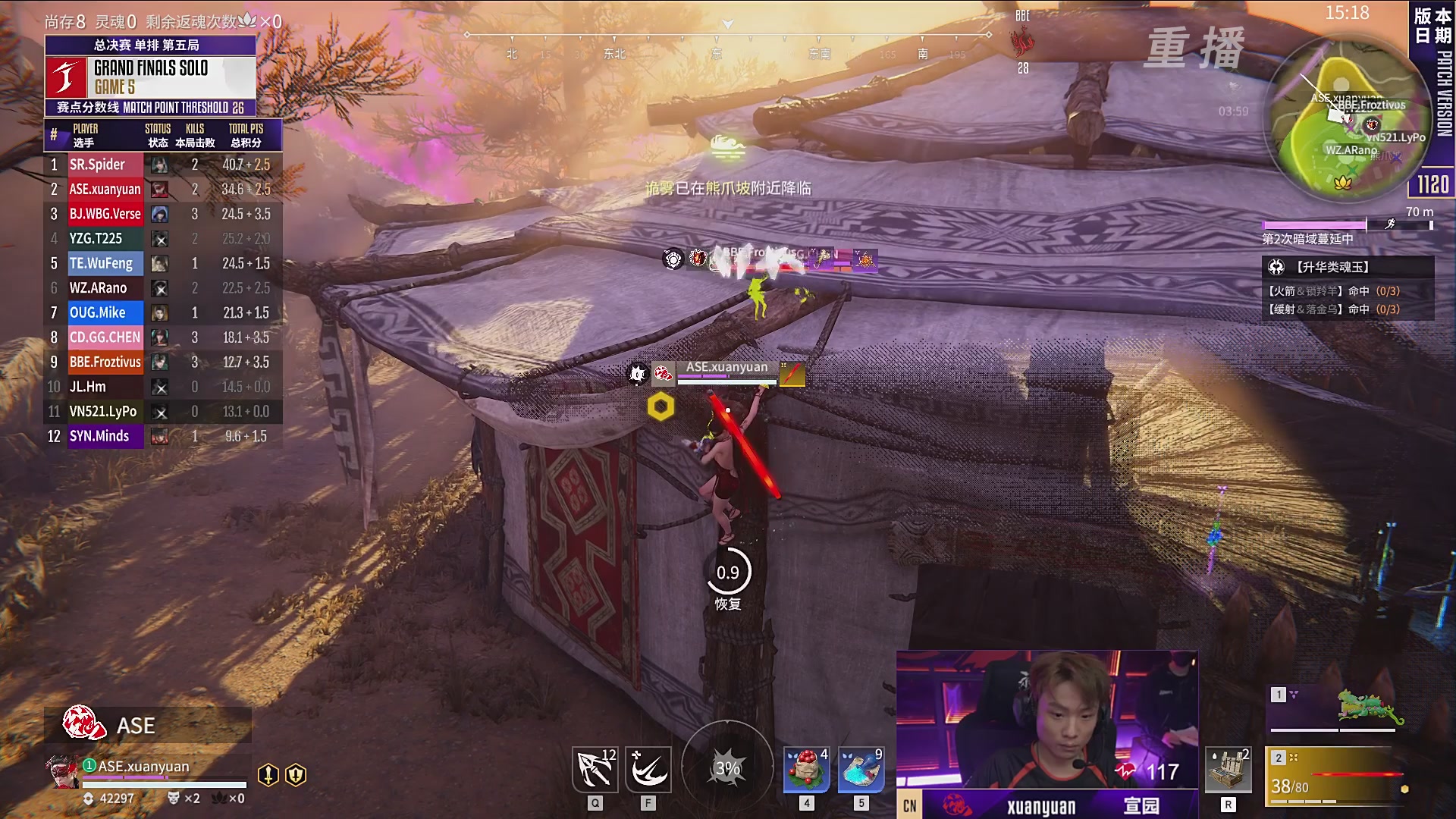
Task: Use the healing item in slot 4
Action: [806, 770]
